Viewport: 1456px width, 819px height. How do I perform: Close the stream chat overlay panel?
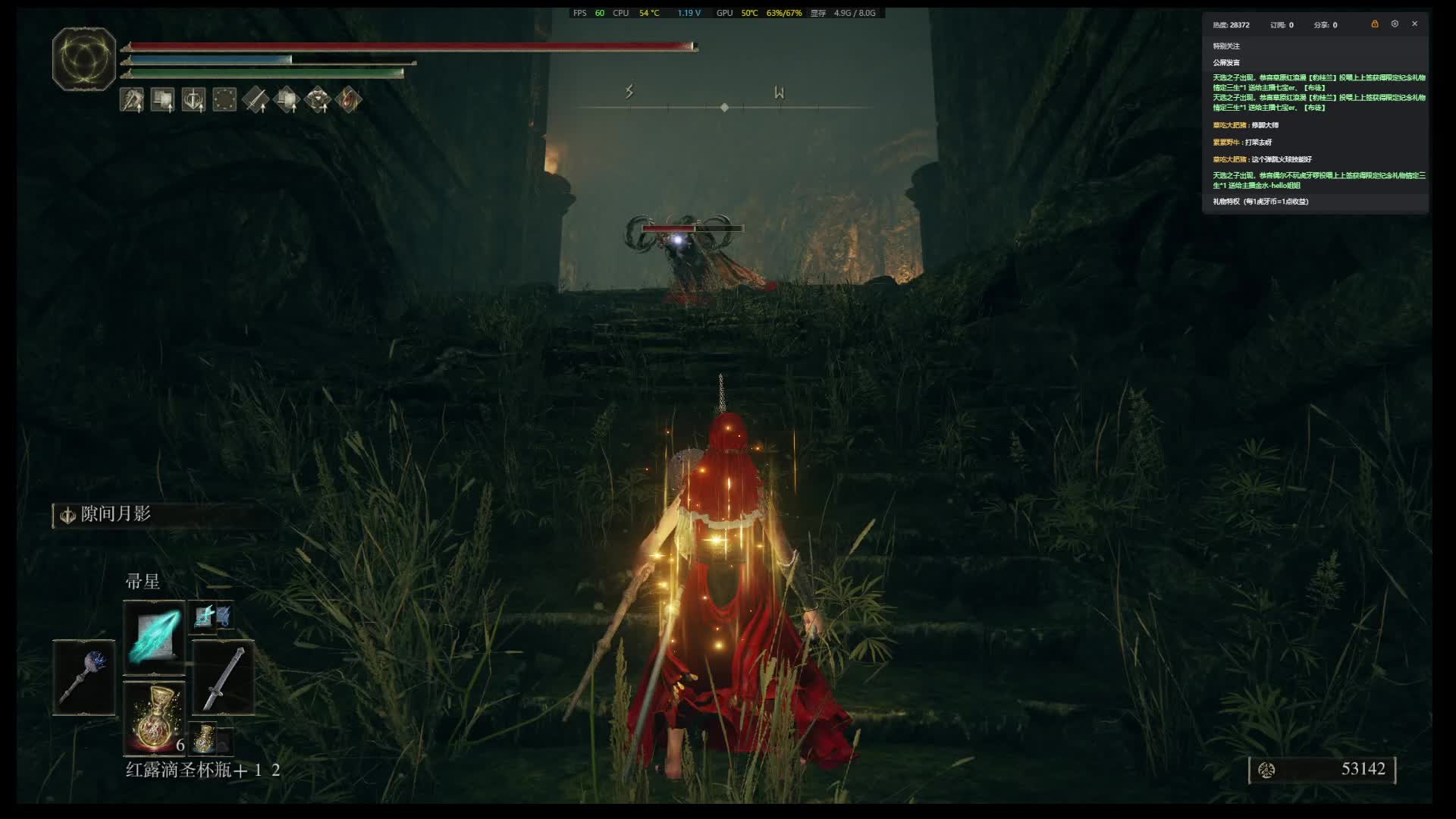coord(1414,24)
